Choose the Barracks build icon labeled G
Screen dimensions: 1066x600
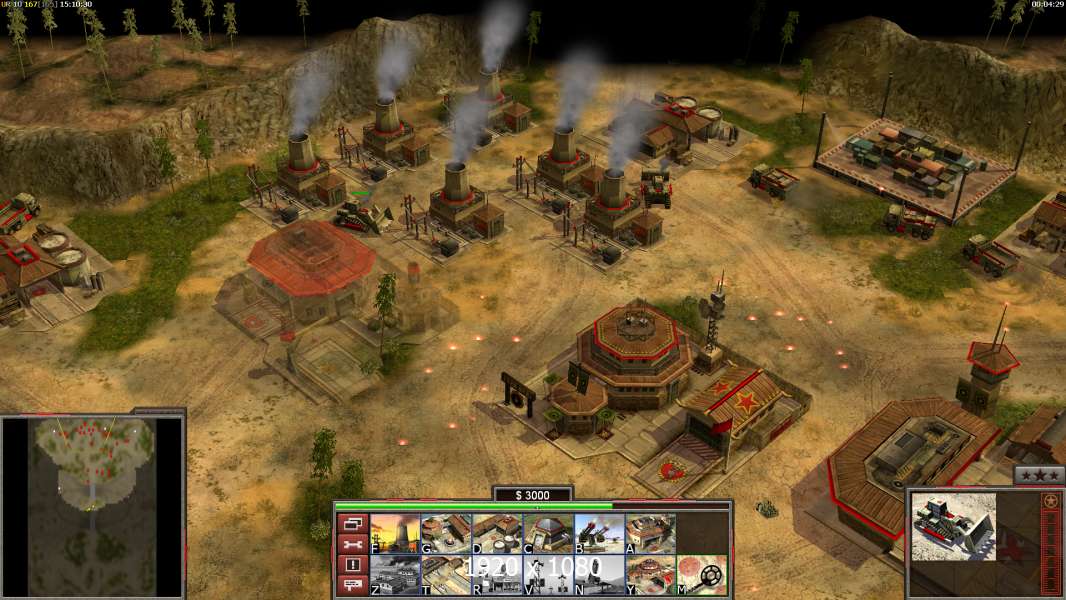coord(446,534)
